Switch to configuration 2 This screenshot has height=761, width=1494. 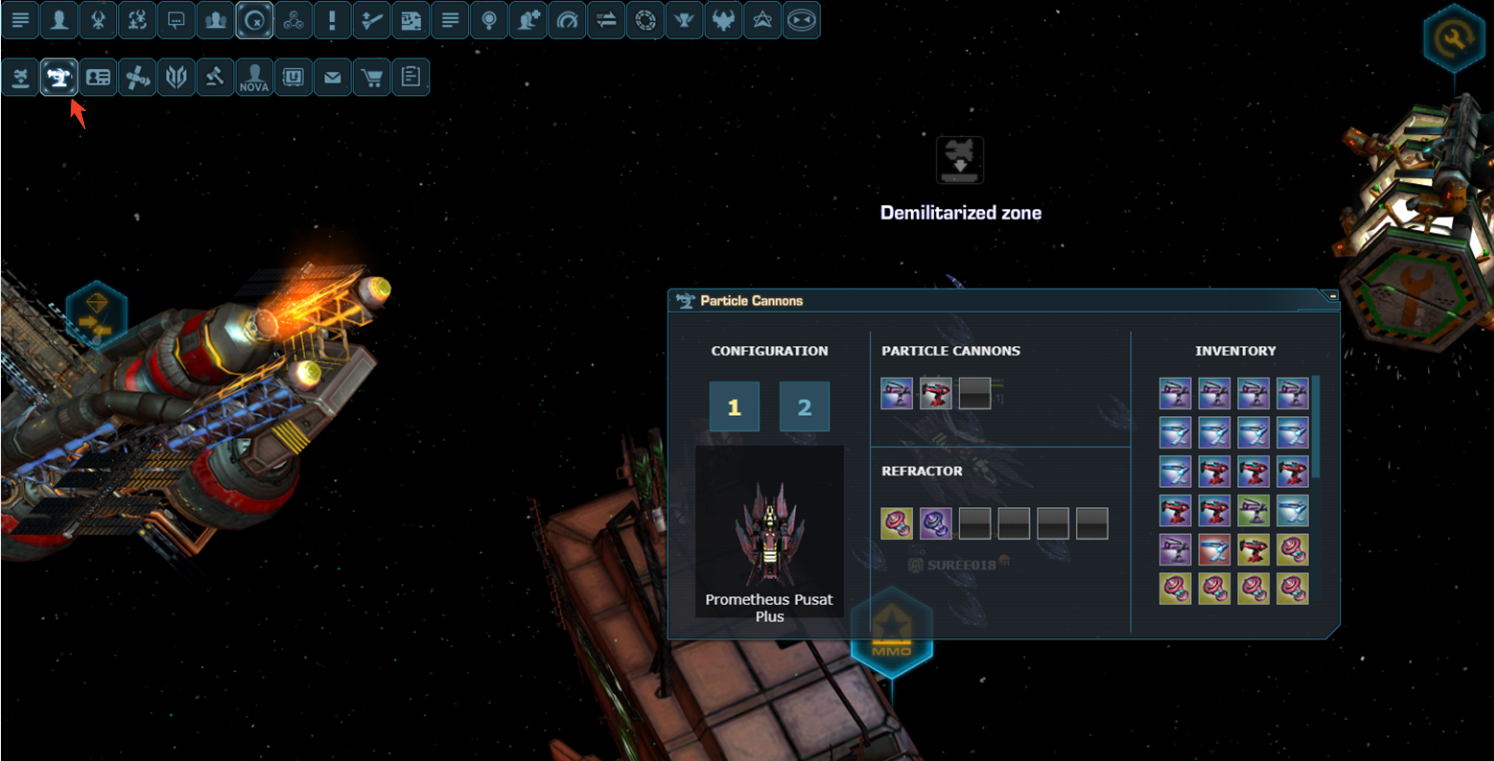(804, 407)
